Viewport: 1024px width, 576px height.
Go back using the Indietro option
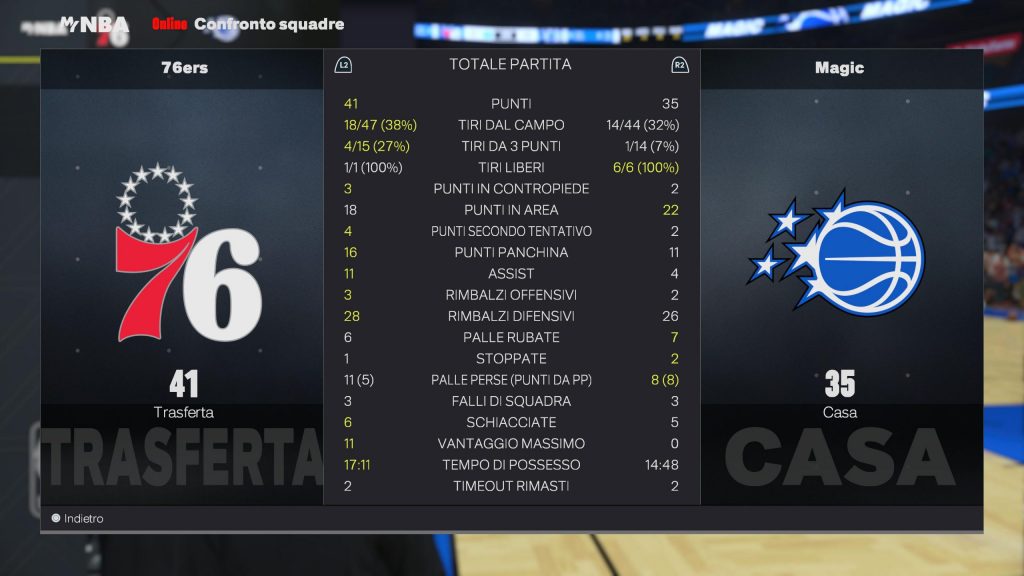(78, 519)
